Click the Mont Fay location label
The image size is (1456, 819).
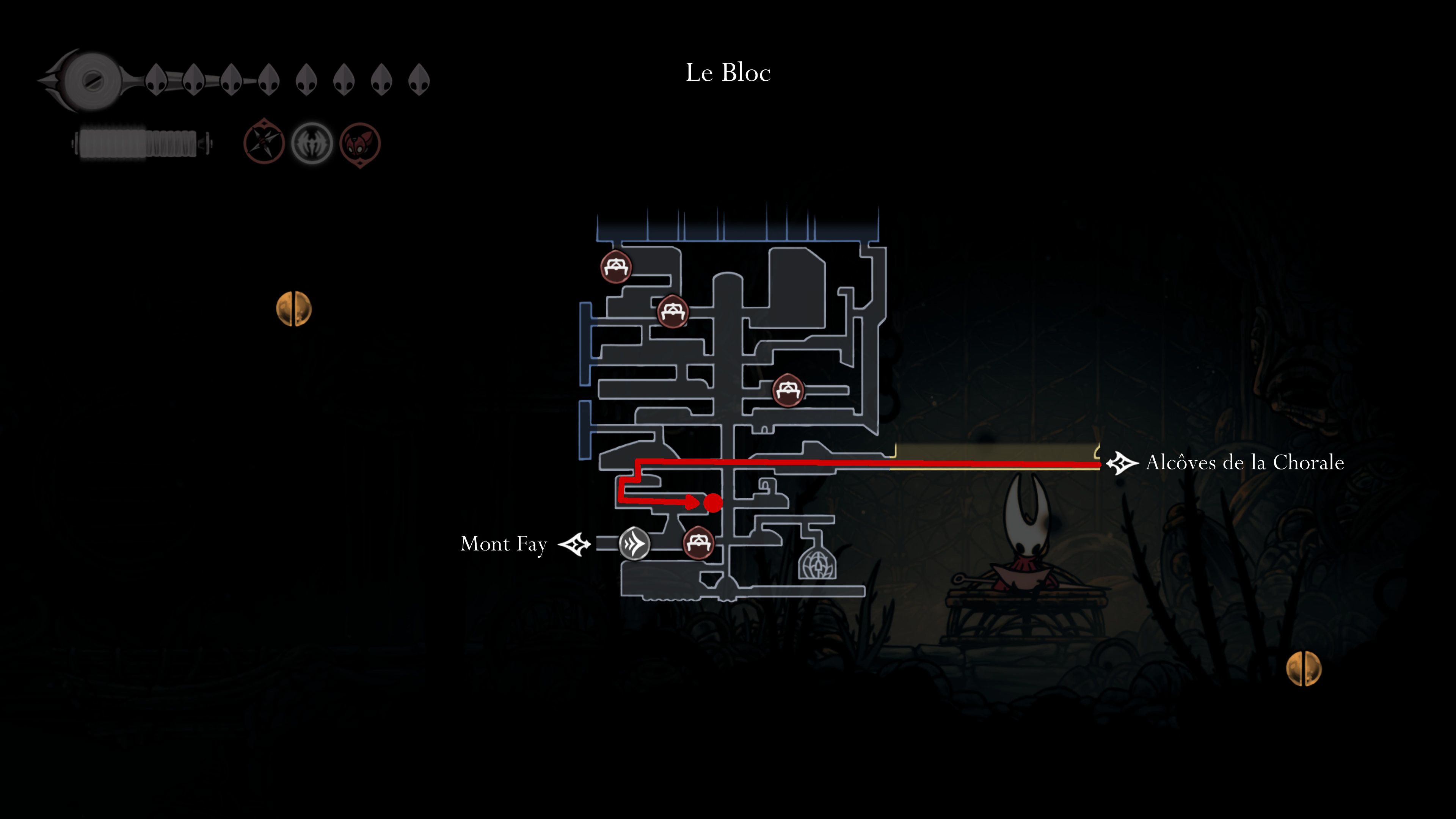504,544
